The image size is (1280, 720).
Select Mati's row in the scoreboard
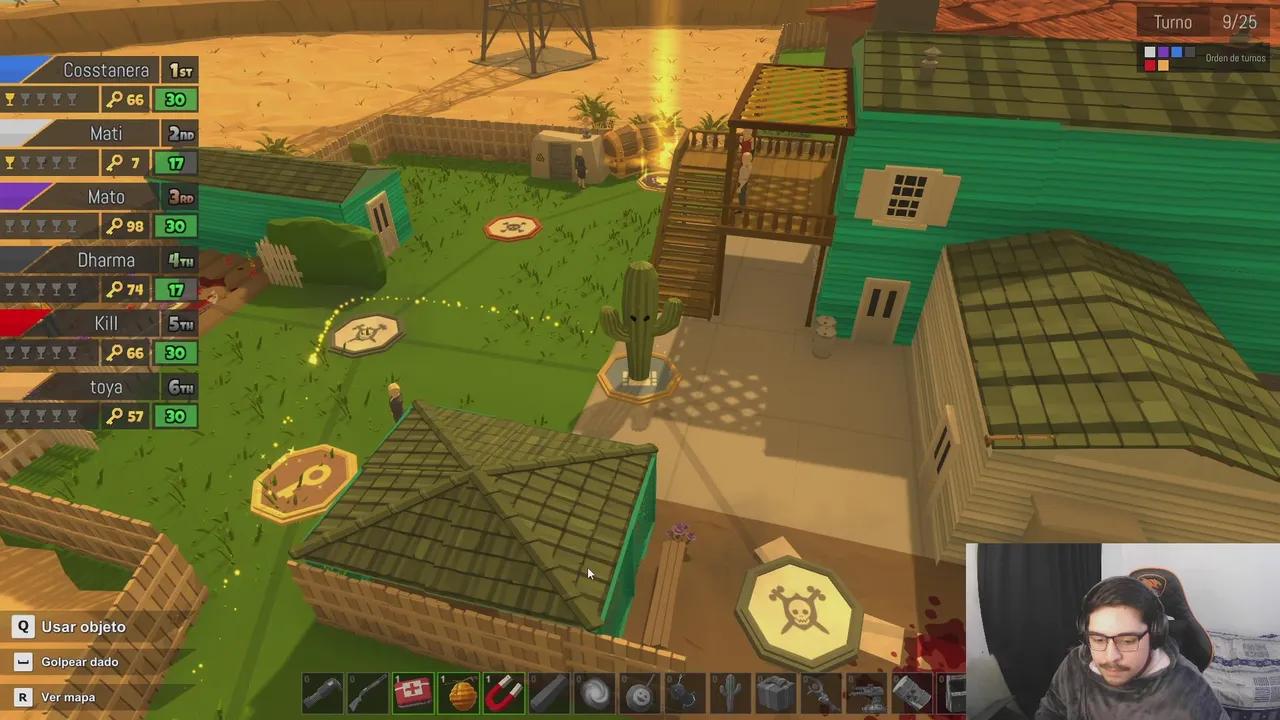point(99,148)
